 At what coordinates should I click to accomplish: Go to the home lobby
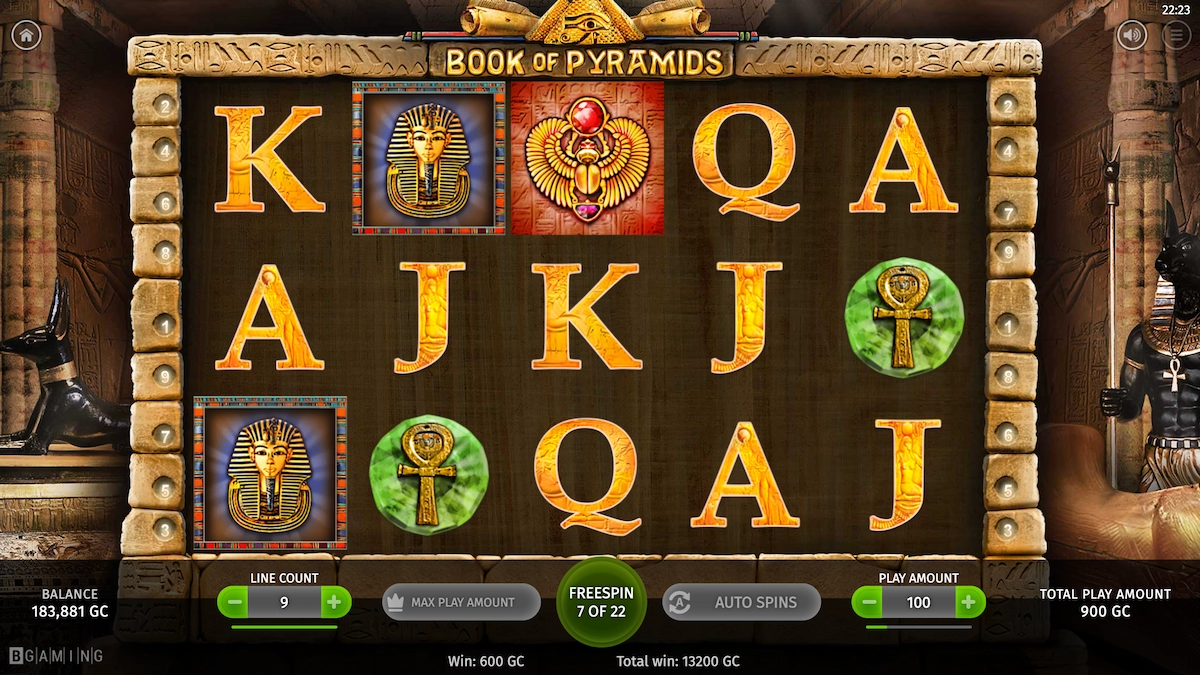coord(26,35)
